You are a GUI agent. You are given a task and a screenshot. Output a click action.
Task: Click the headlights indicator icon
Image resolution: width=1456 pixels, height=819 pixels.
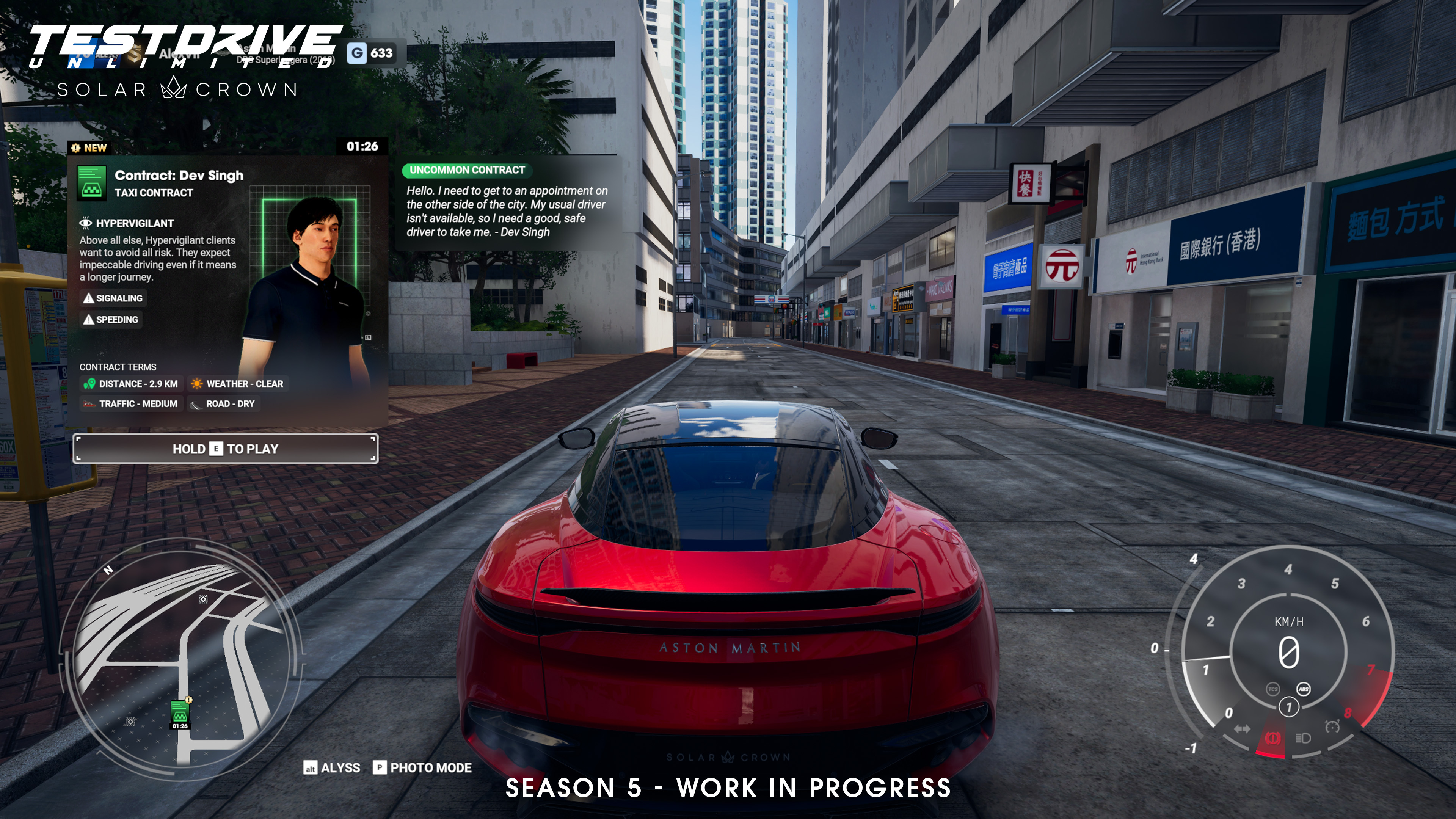1303,738
